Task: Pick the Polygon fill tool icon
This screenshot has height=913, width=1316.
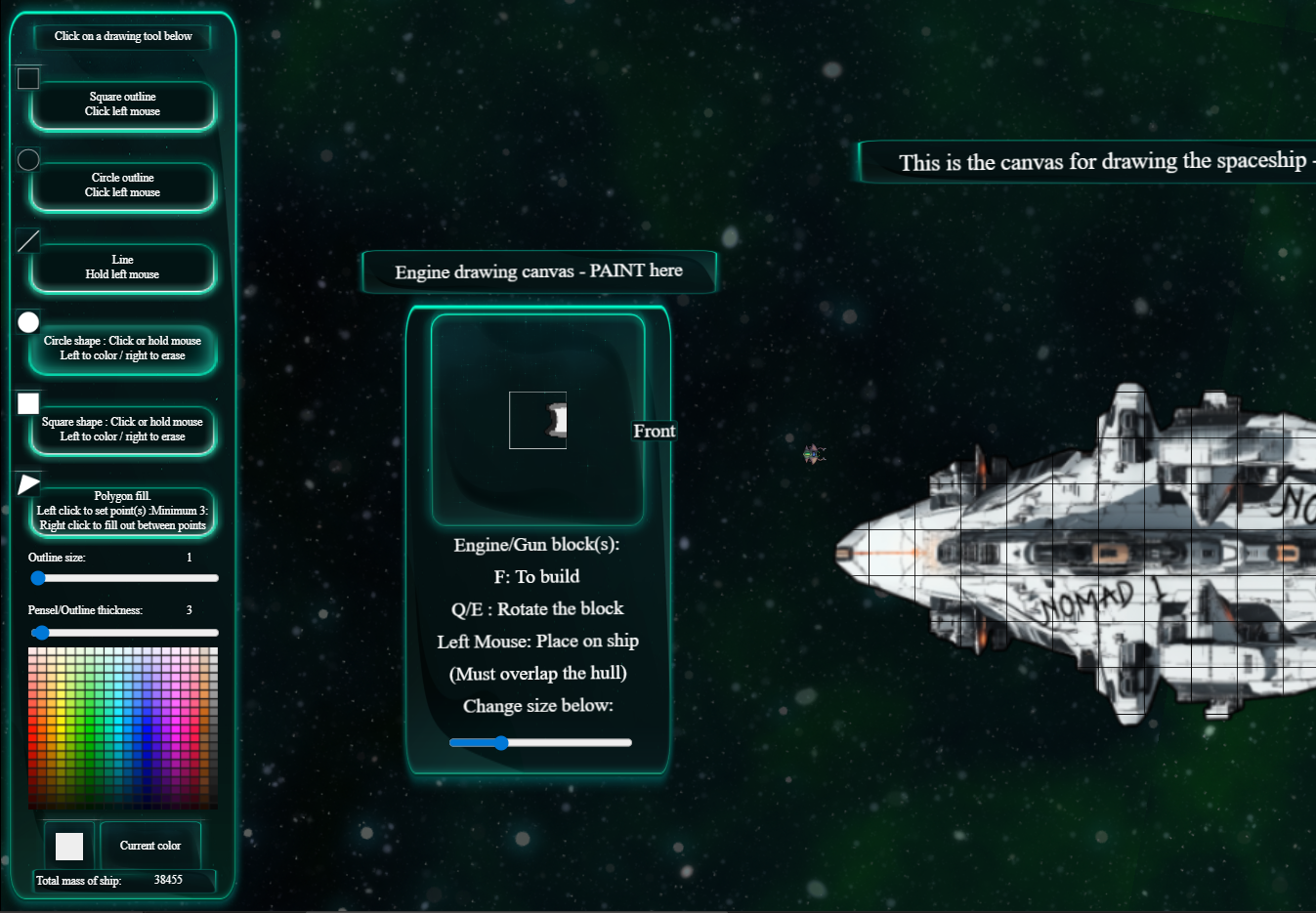Action: [x=28, y=482]
